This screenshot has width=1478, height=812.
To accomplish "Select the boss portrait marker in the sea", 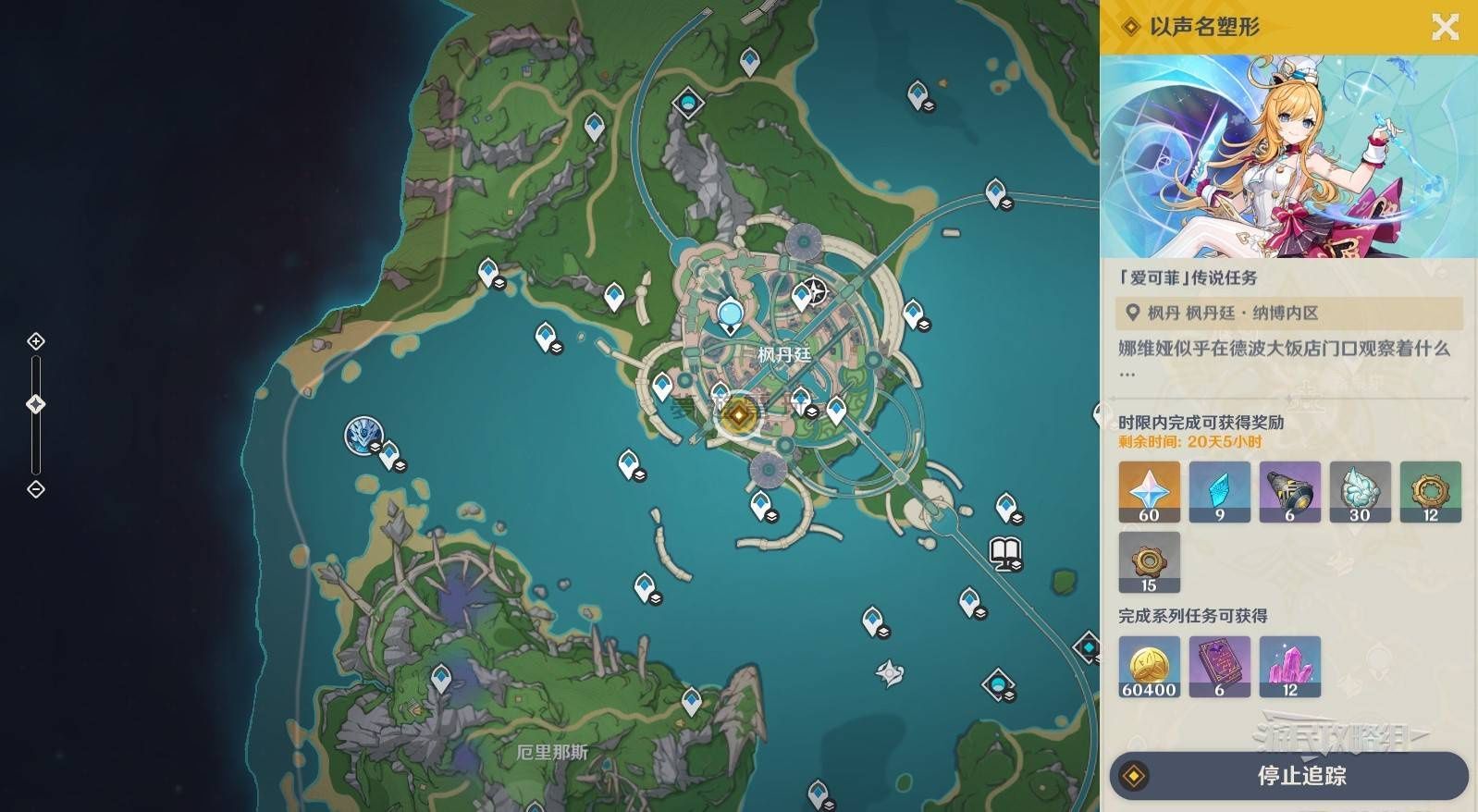I will (363, 436).
